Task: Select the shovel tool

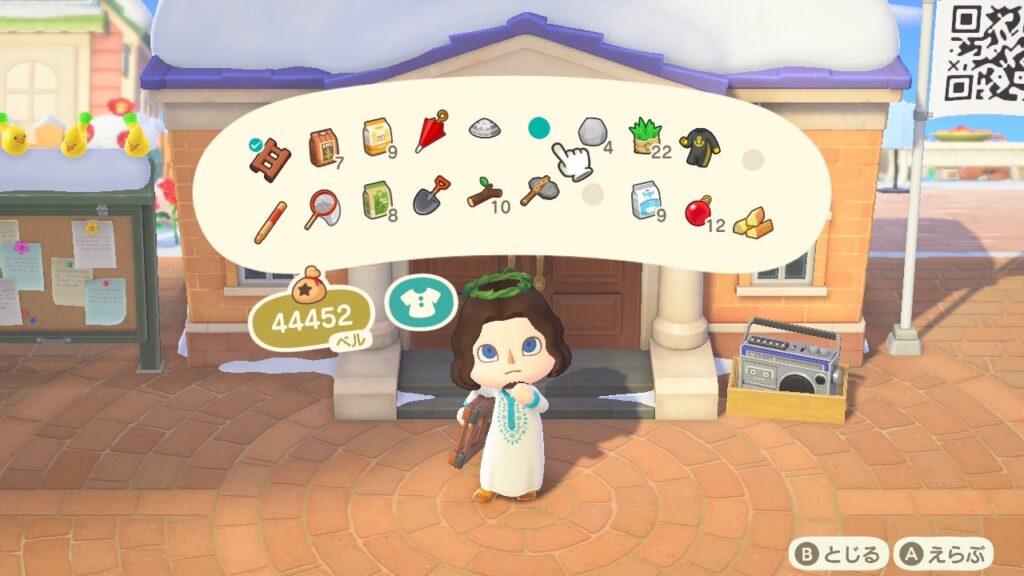Action: click(431, 195)
